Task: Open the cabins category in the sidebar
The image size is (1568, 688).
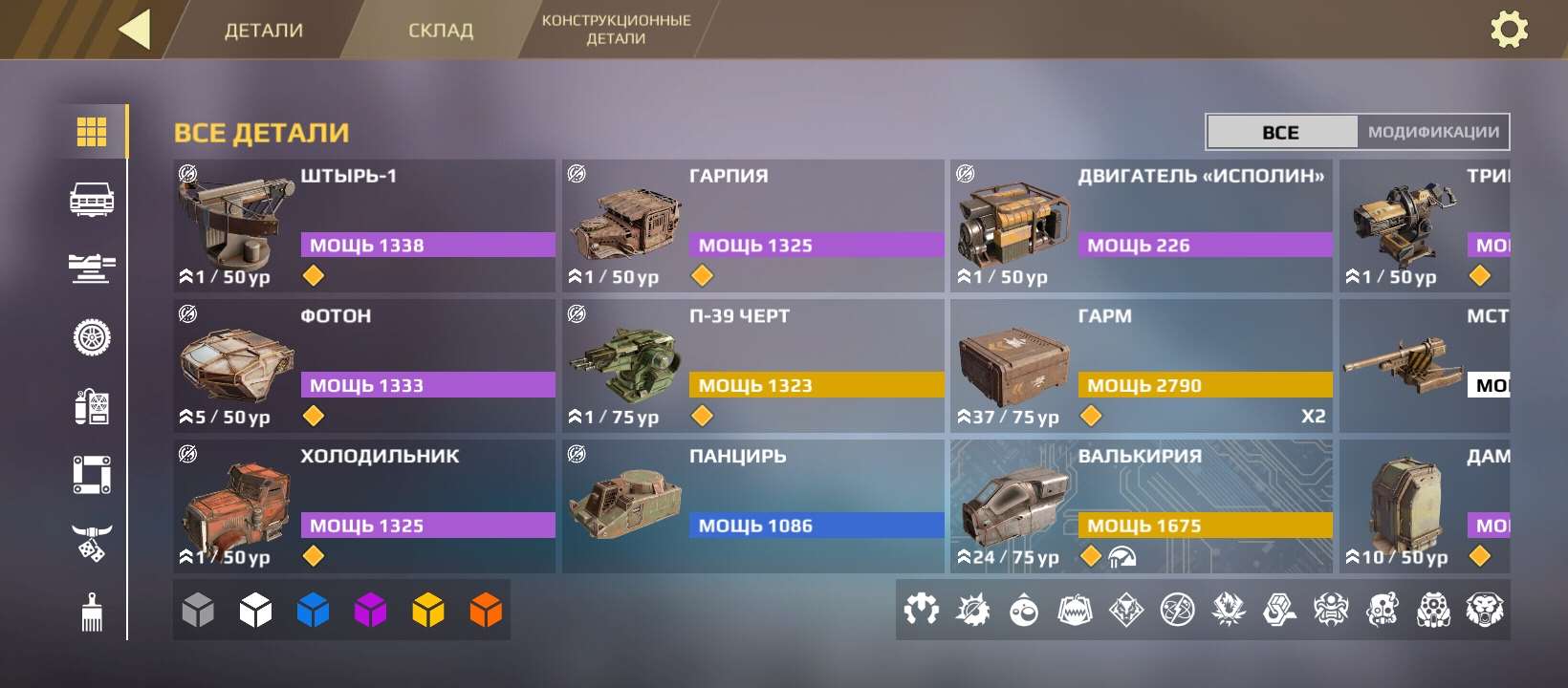Action: 93,201
